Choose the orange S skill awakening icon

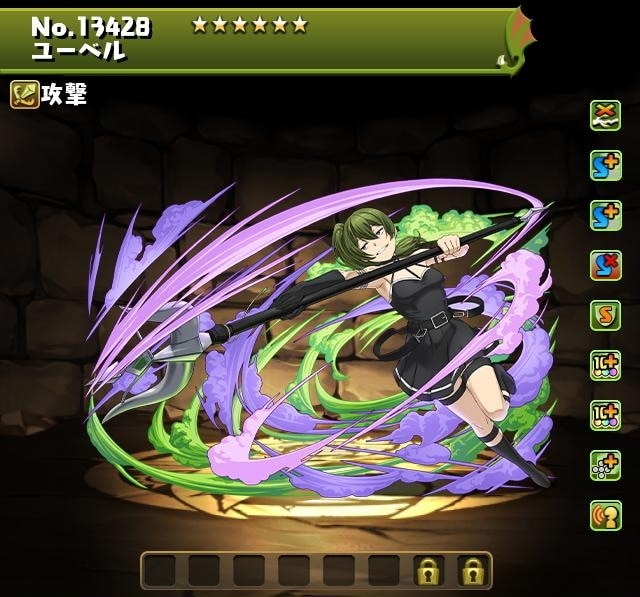pyautogui.click(x=605, y=315)
